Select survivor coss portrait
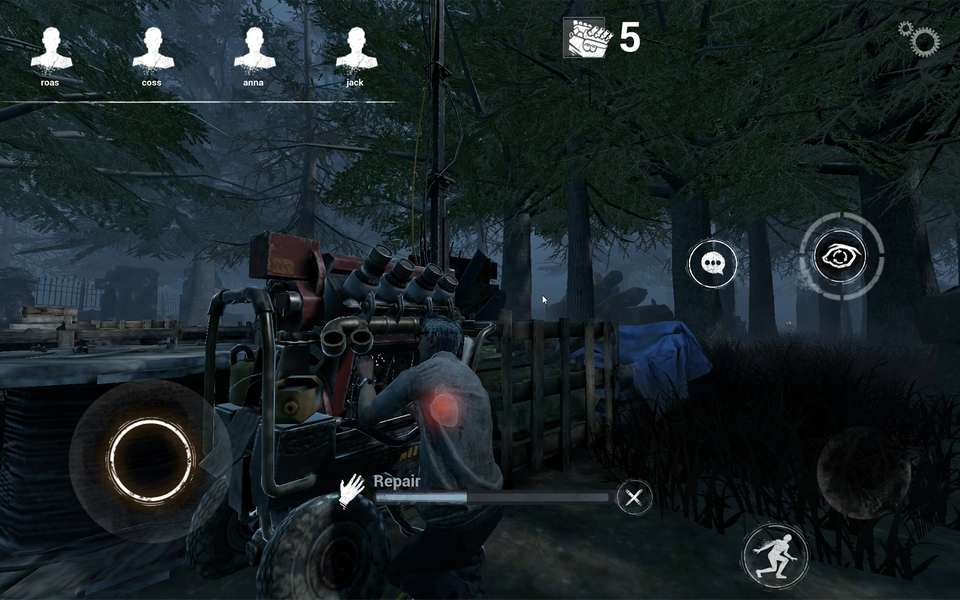Image resolution: width=960 pixels, height=600 pixels. coord(153,49)
